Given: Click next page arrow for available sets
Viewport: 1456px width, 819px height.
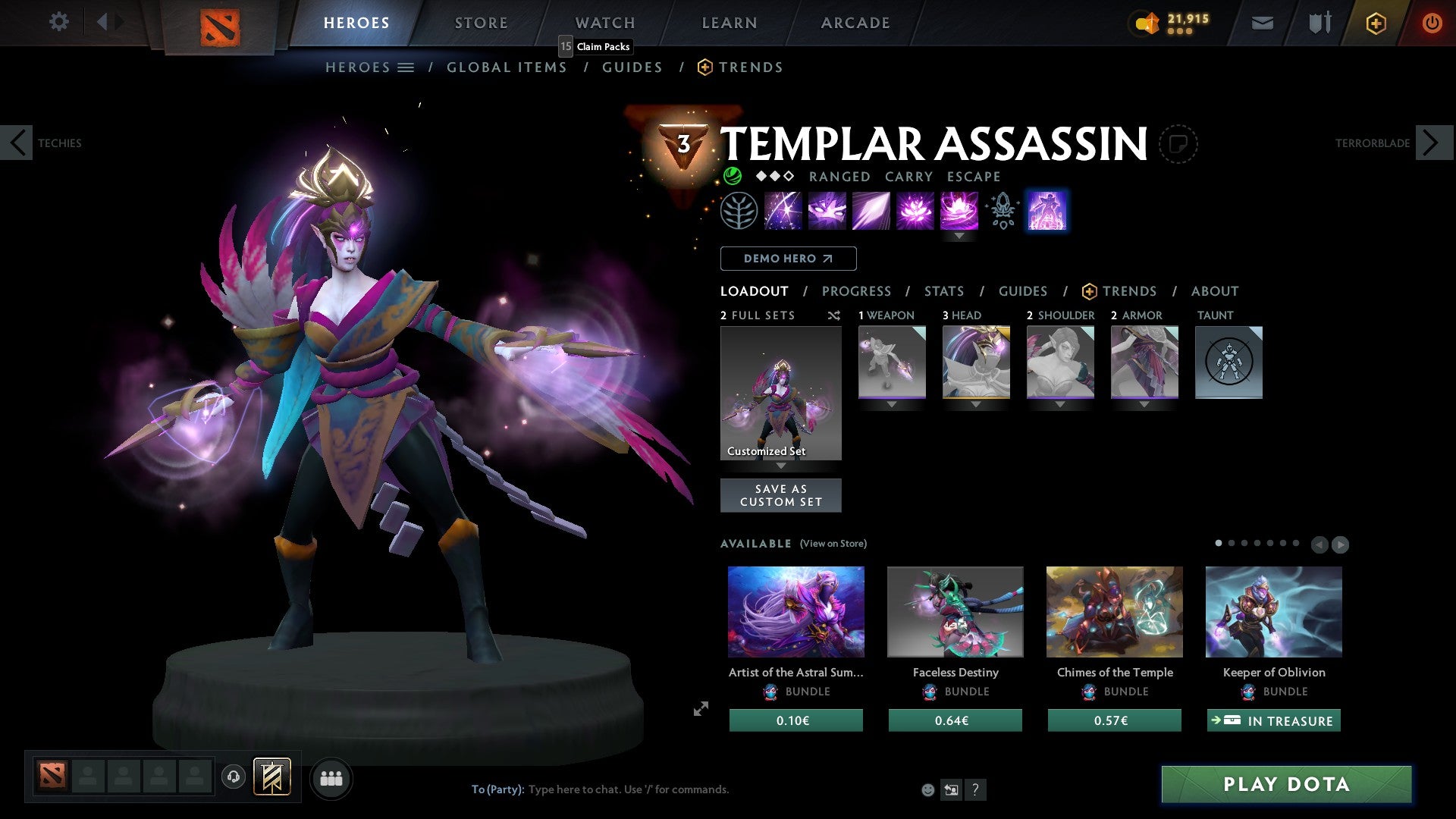Looking at the screenshot, I should 1341,544.
